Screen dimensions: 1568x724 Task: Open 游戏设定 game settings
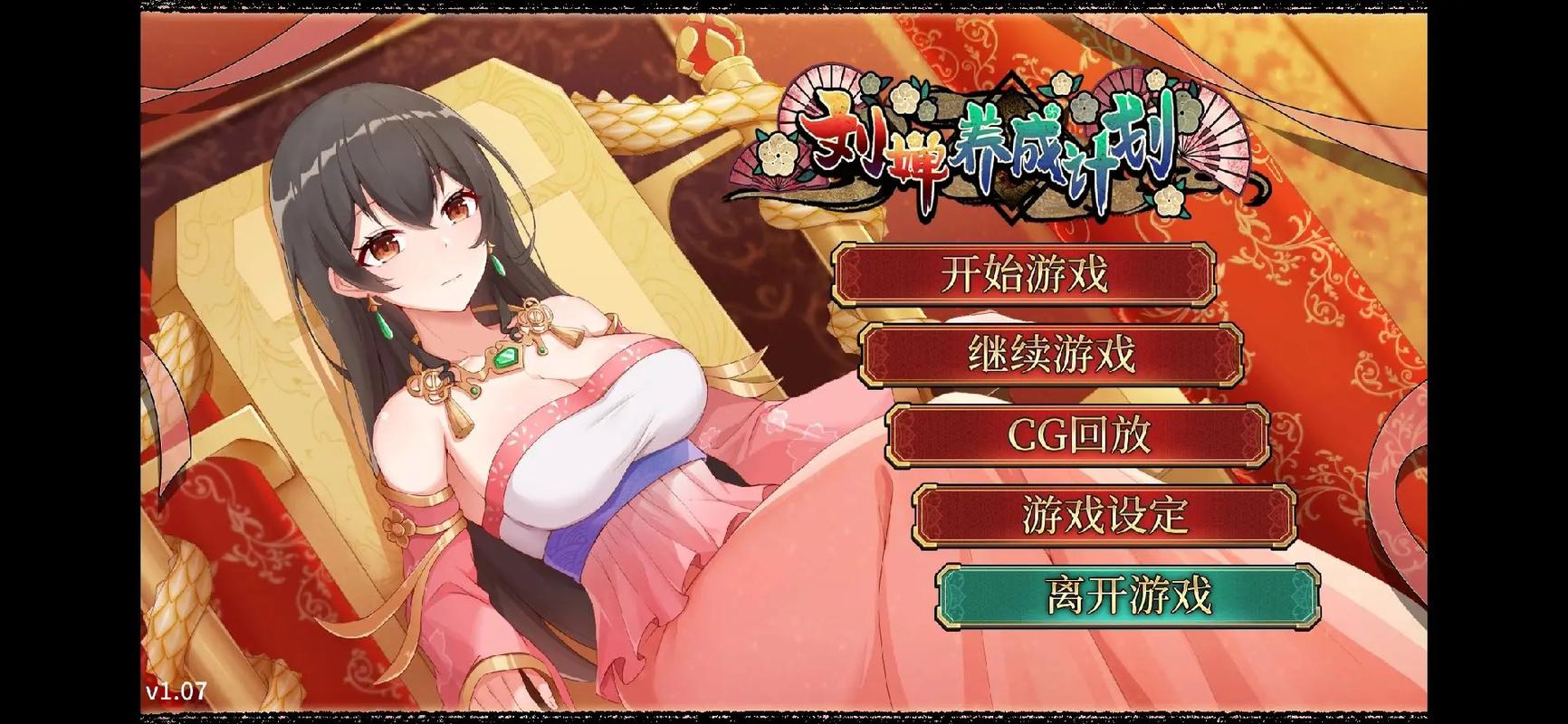(1104, 515)
